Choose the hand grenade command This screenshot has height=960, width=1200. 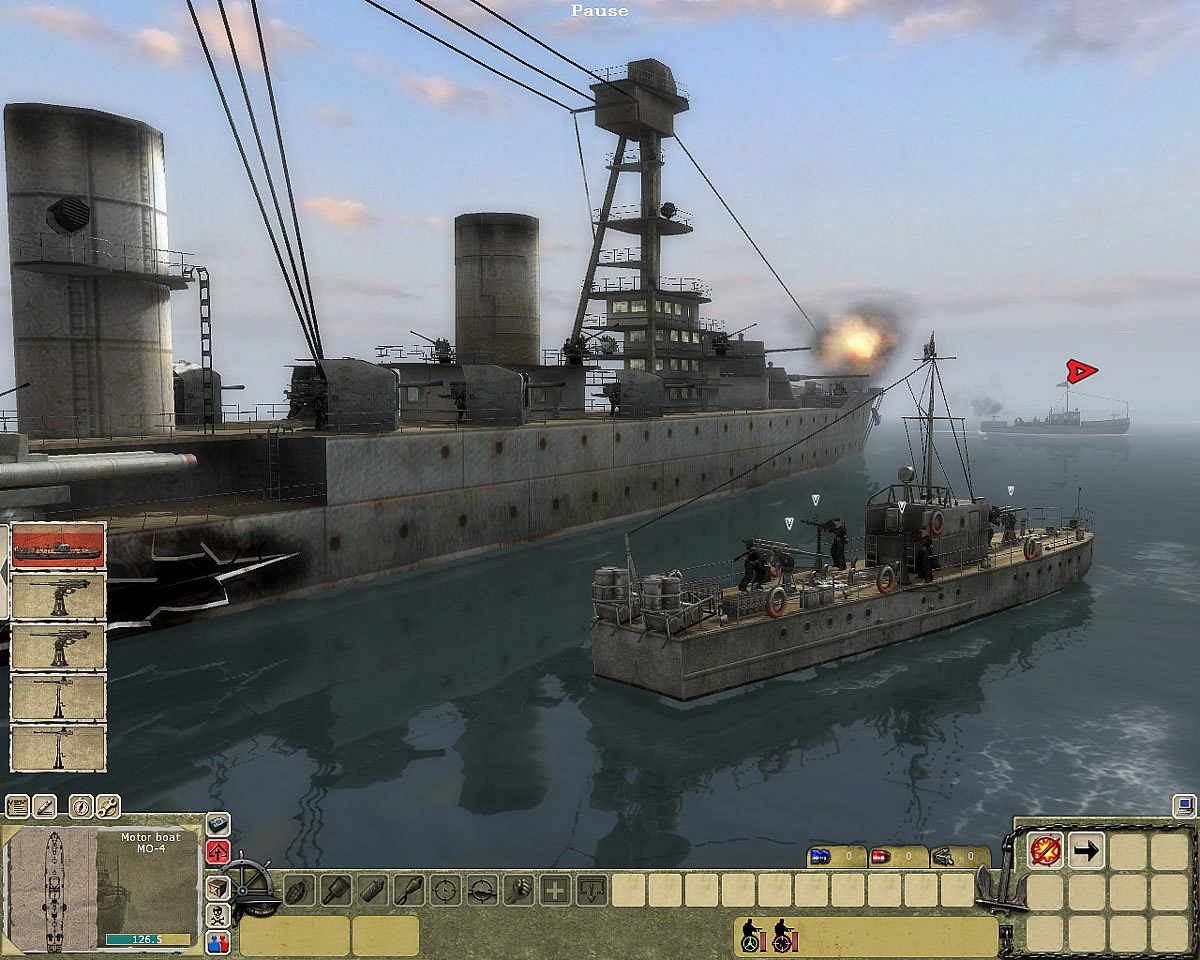pos(298,889)
